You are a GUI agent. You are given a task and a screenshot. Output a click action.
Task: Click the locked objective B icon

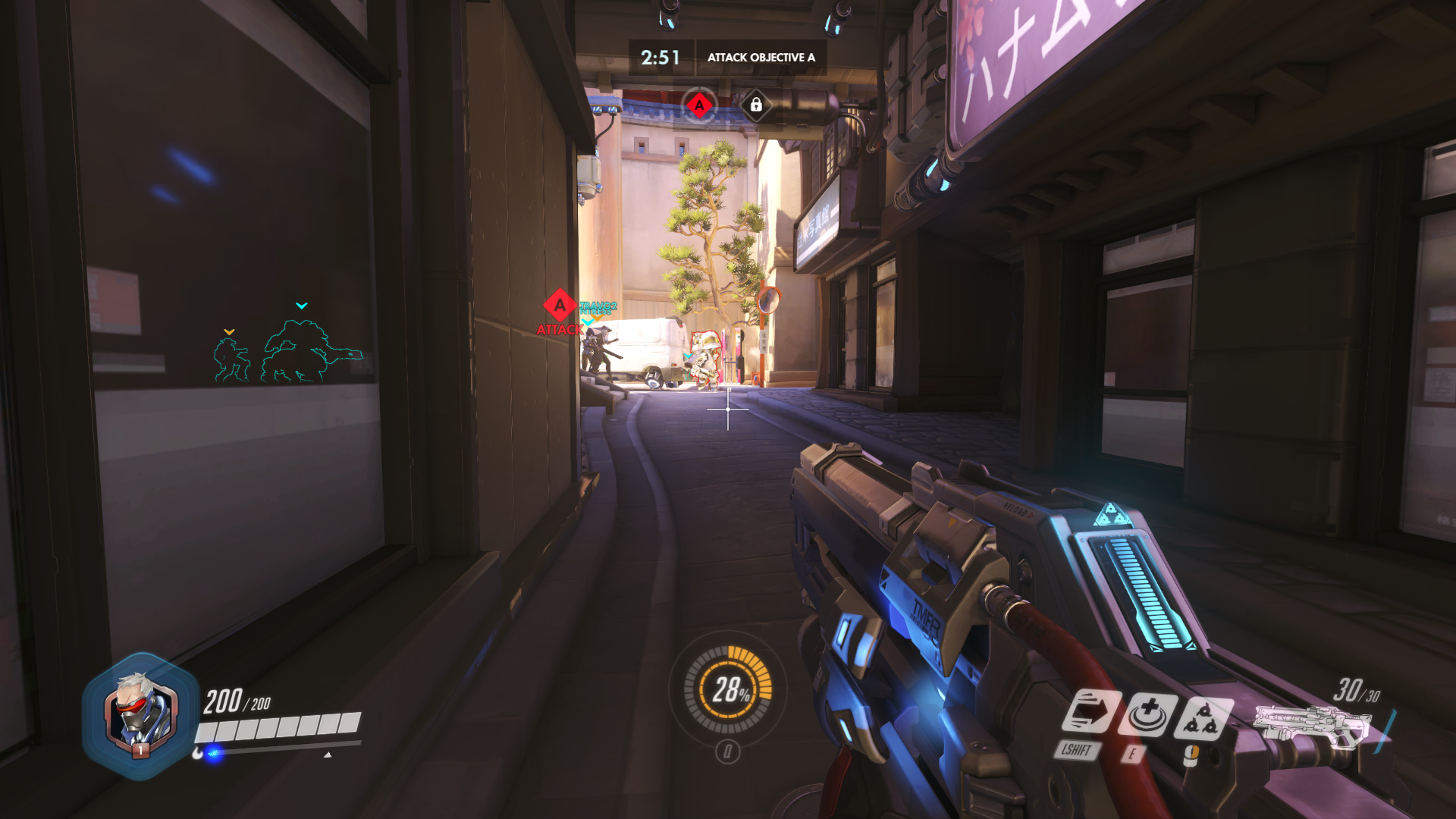[x=756, y=105]
